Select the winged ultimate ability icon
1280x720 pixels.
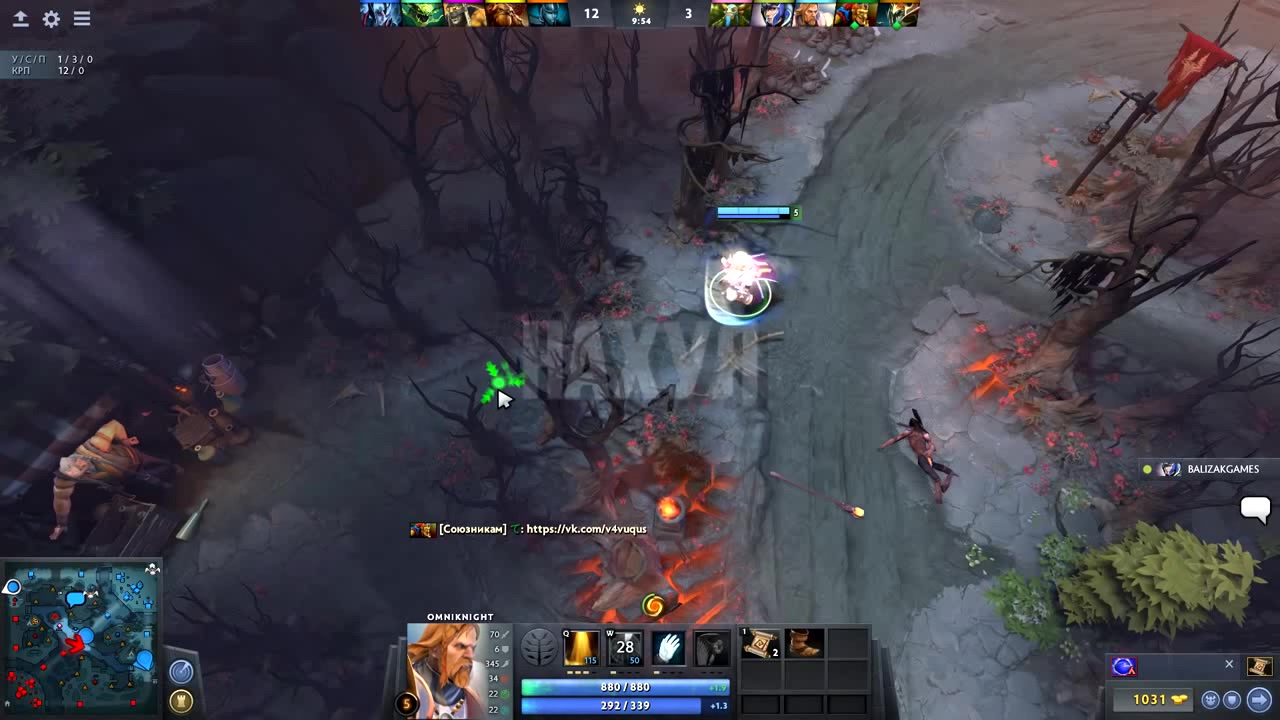(x=711, y=648)
